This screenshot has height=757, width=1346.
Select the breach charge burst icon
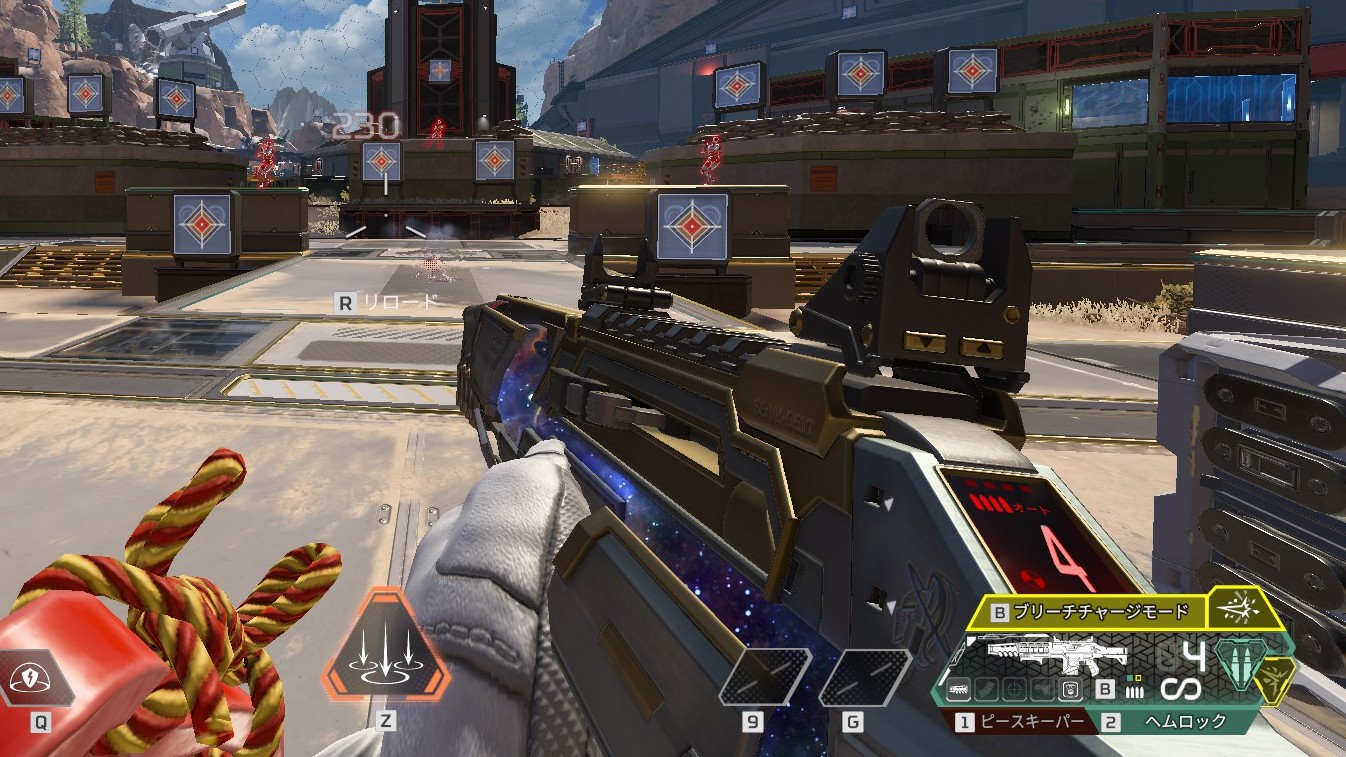1238,608
